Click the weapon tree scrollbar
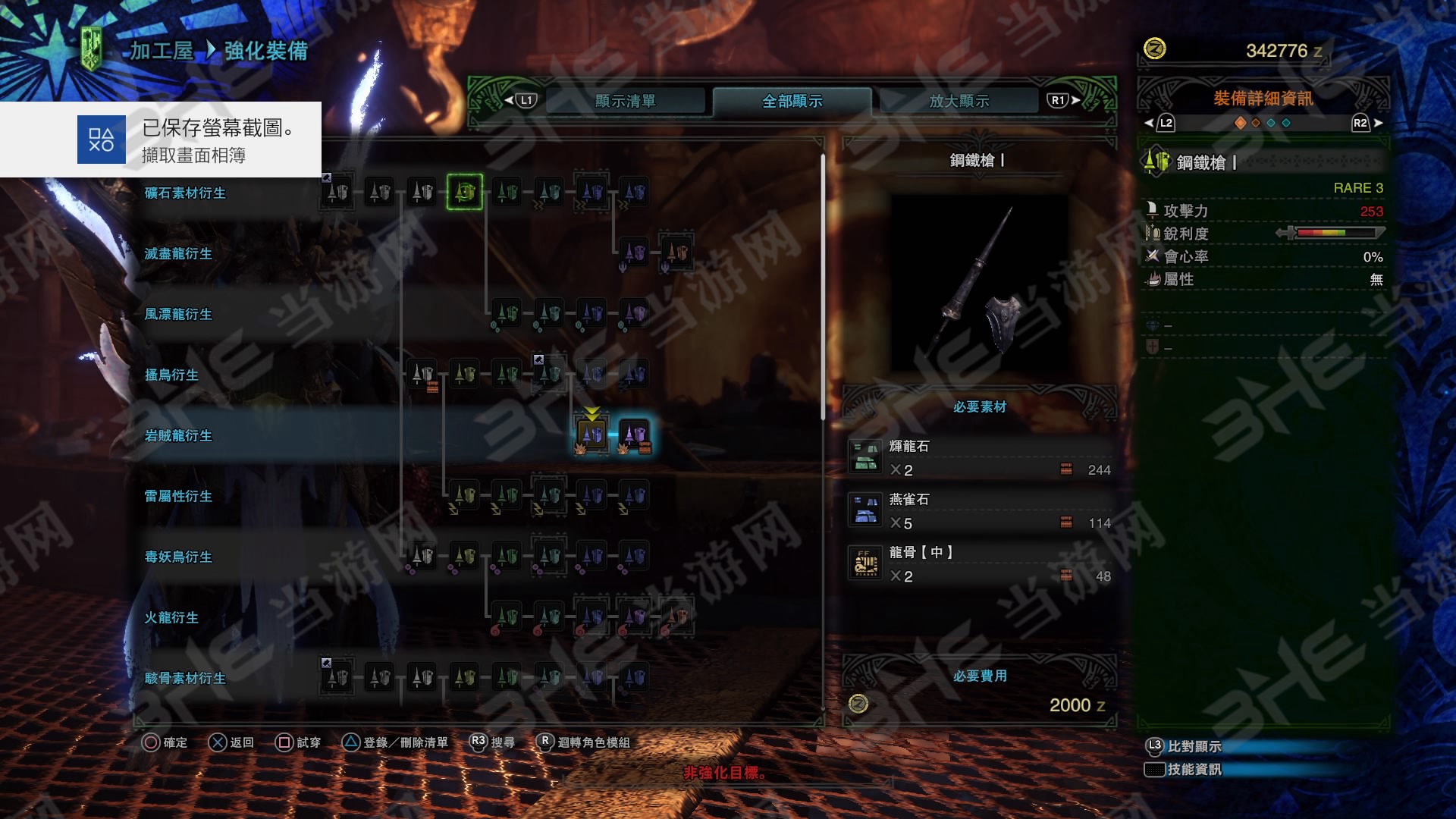 point(823,288)
